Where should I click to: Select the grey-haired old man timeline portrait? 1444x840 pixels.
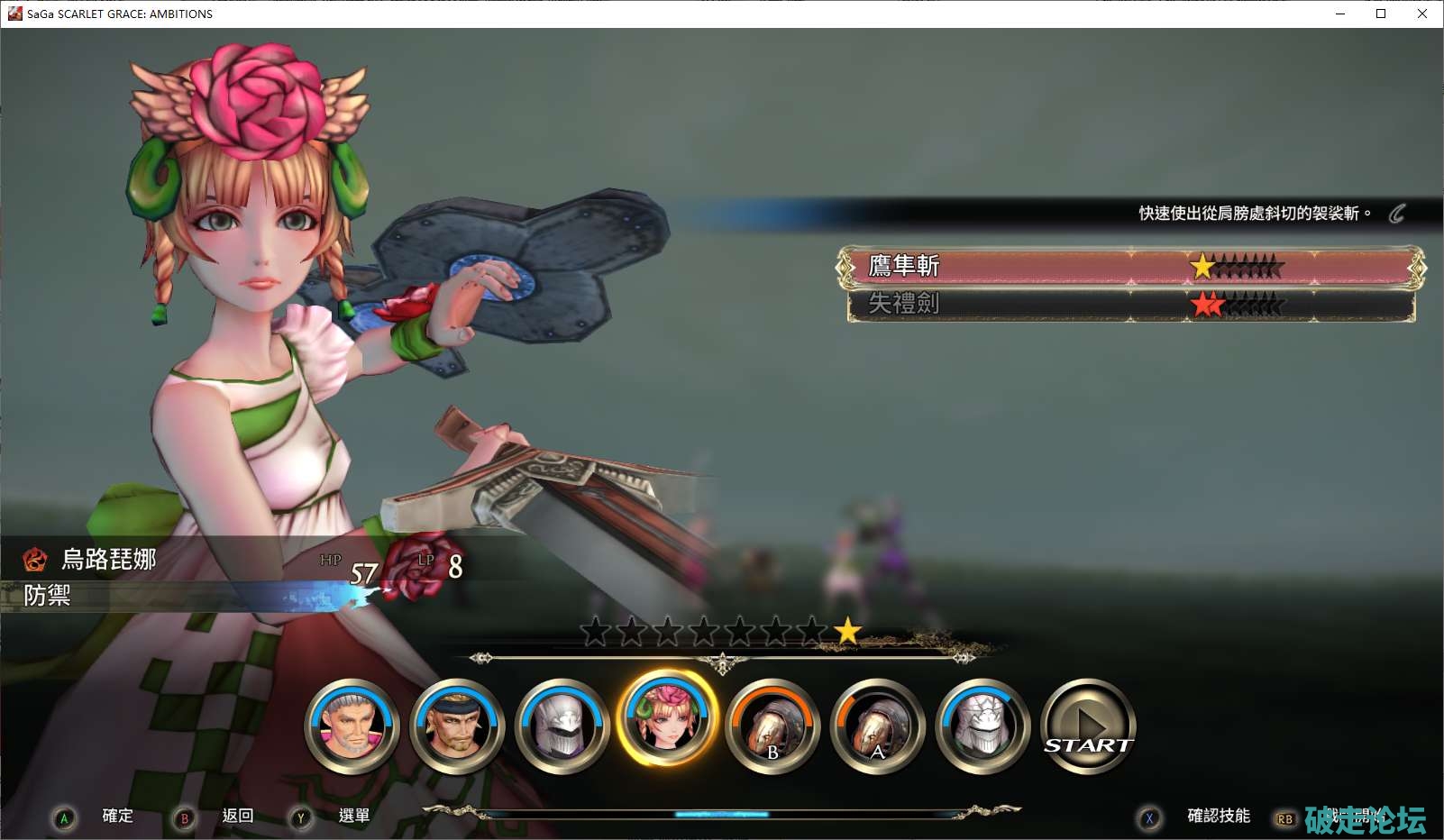pos(352,726)
